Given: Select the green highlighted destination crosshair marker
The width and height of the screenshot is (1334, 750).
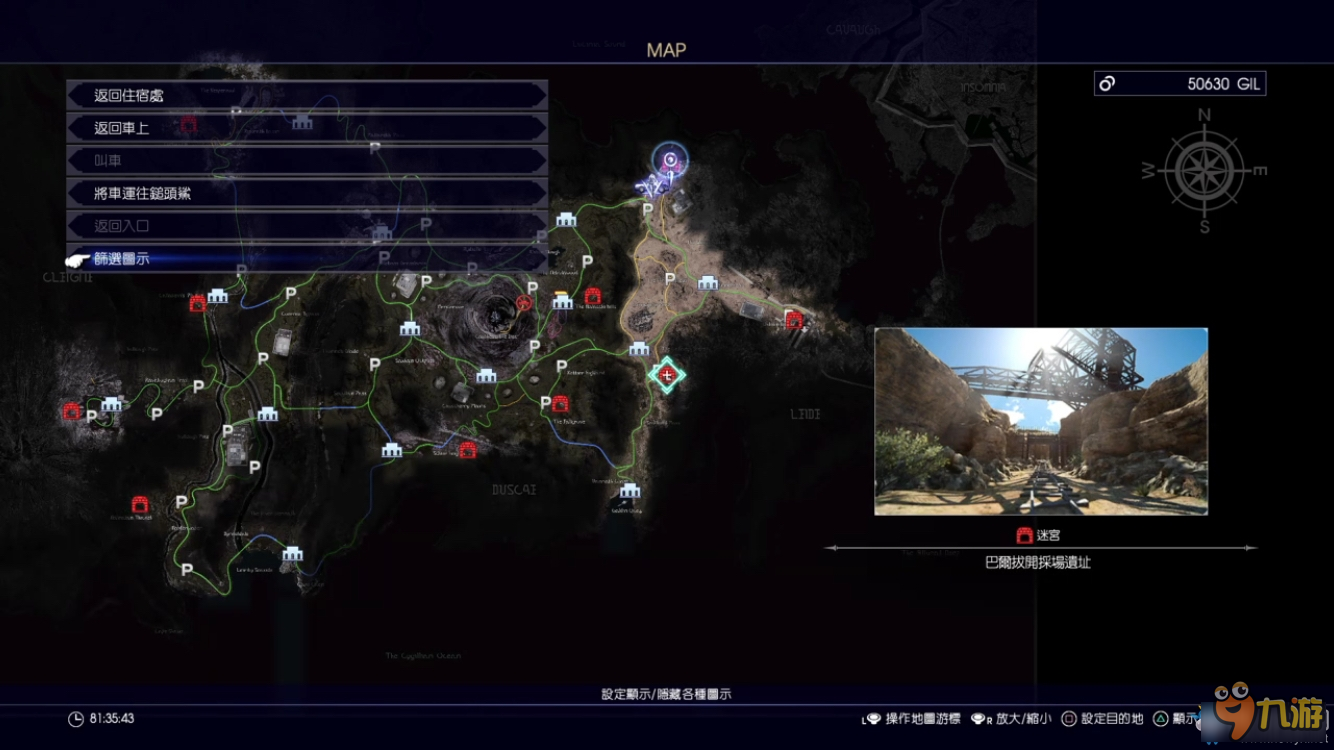Looking at the screenshot, I should coord(666,374).
